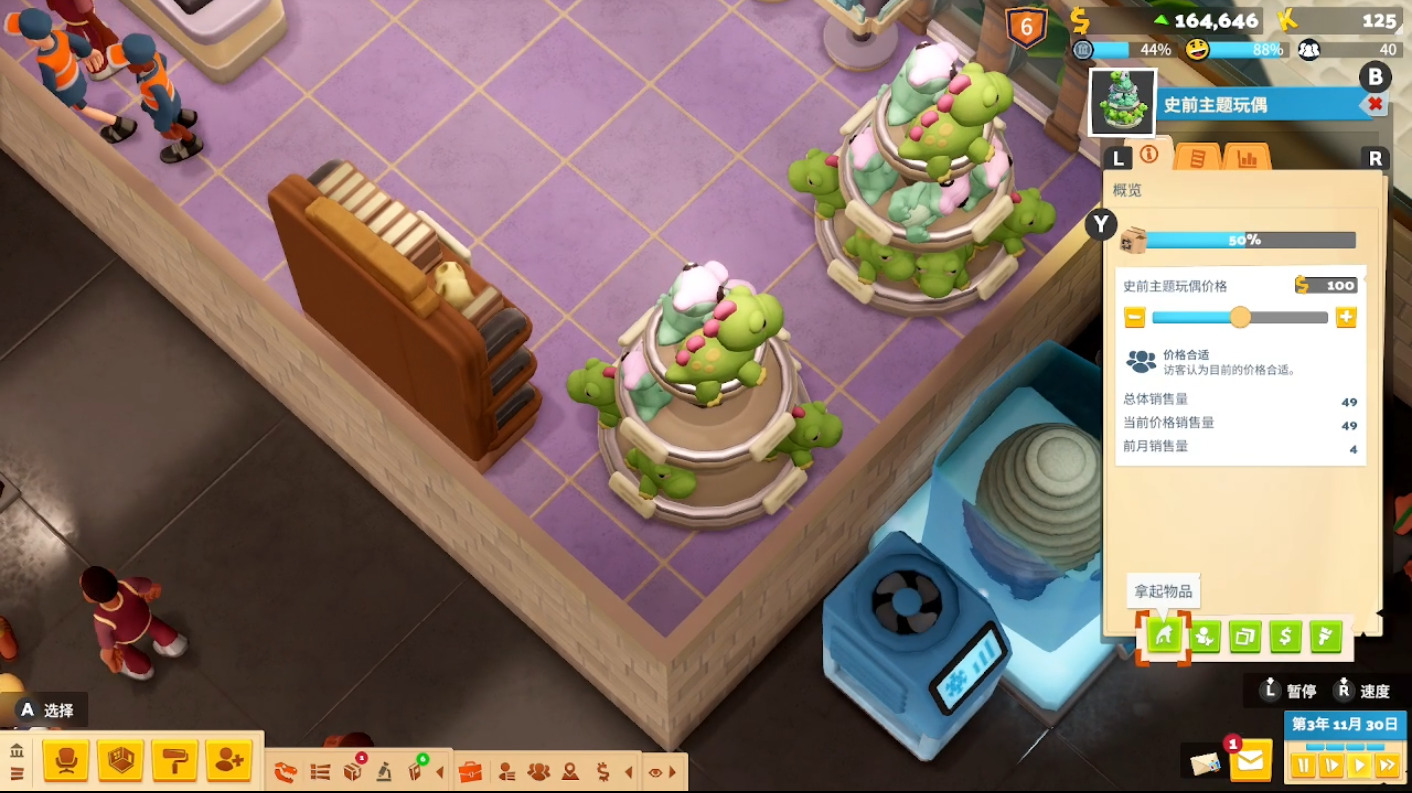Pick up the item with 拿起物品 button
Viewport: 1412px width, 793px height.
click(x=1163, y=636)
